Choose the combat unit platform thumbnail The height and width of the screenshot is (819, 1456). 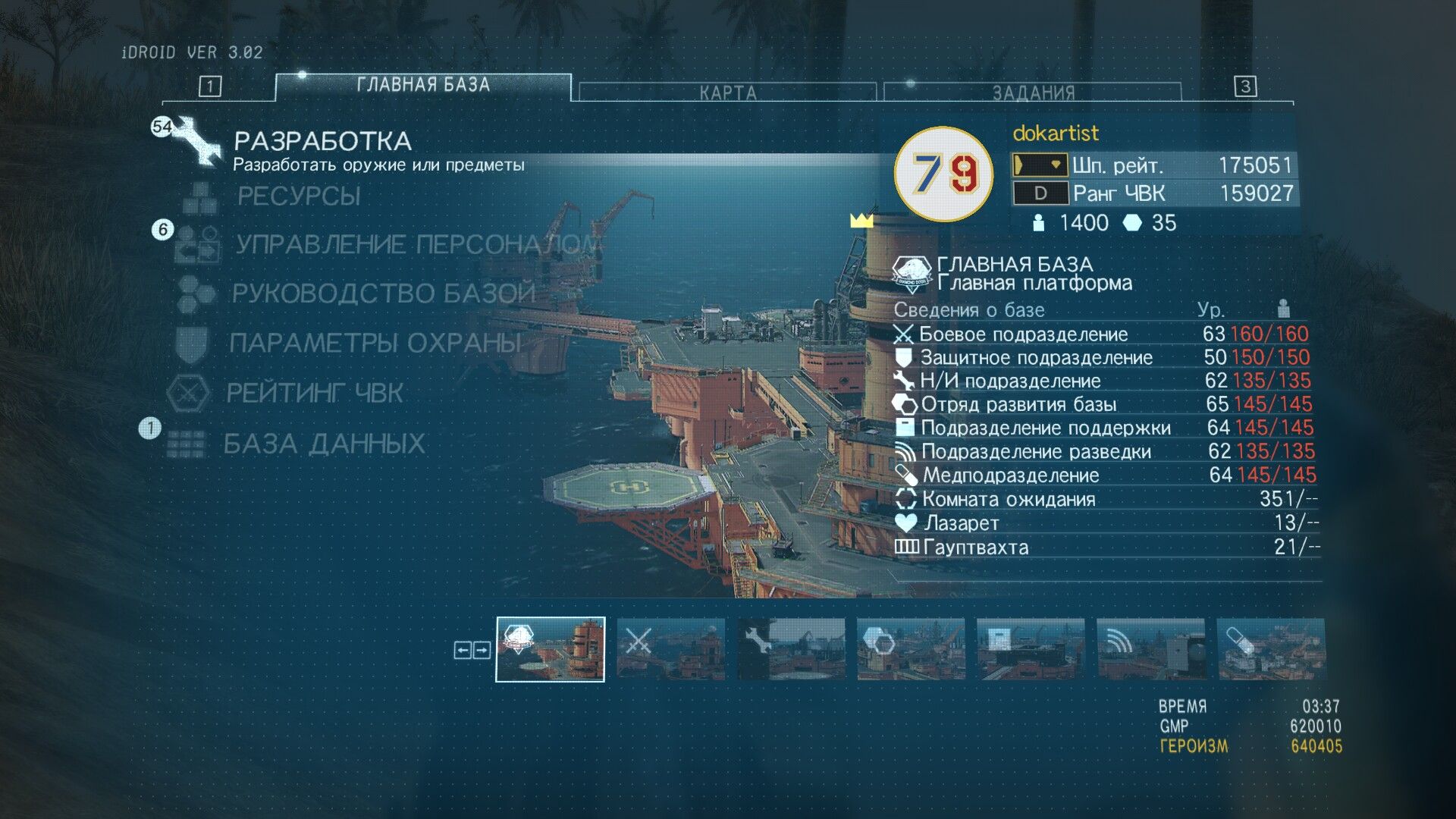(x=670, y=649)
